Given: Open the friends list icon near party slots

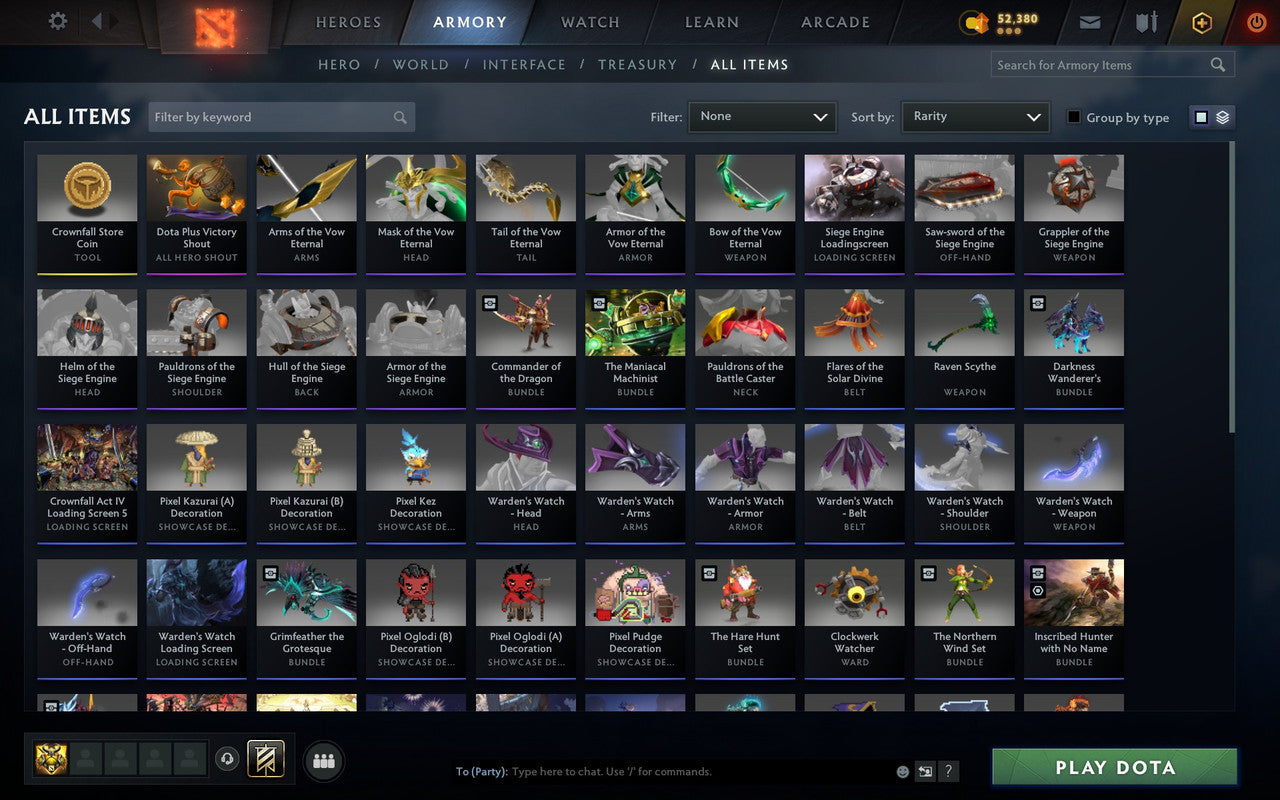Looking at the screenshot, I should [323, 760].
